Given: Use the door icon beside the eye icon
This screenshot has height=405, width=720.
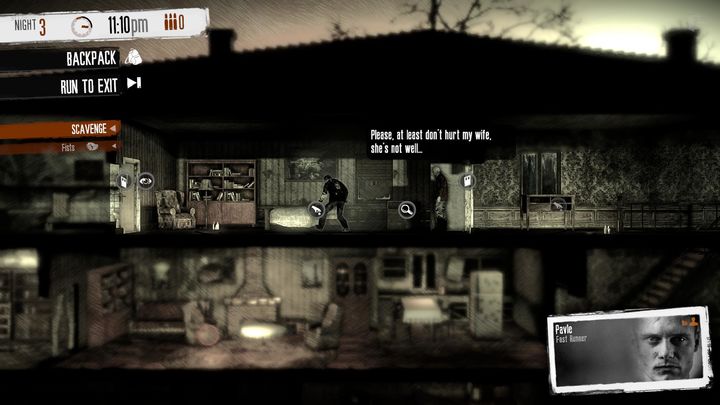Looking at the screenshot, I should click(124, 181).
